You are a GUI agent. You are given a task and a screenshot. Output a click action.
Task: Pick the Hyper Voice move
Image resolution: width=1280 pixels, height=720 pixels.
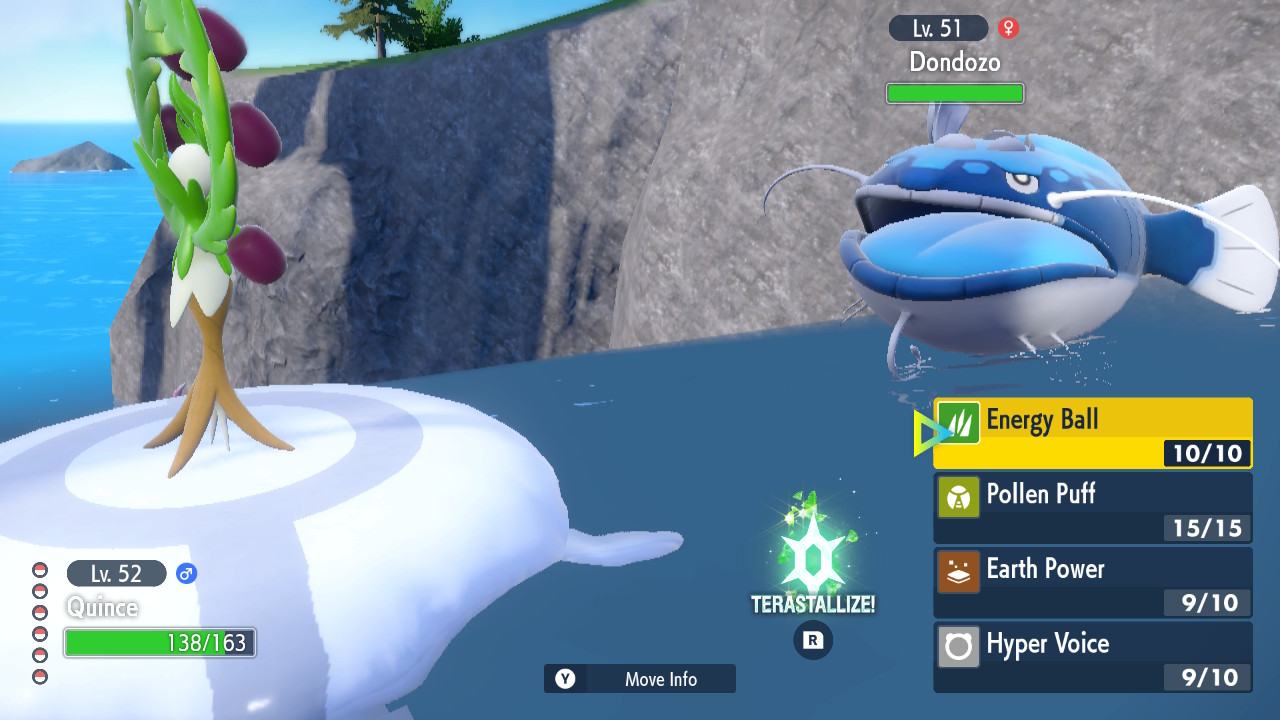(1092, 657)
